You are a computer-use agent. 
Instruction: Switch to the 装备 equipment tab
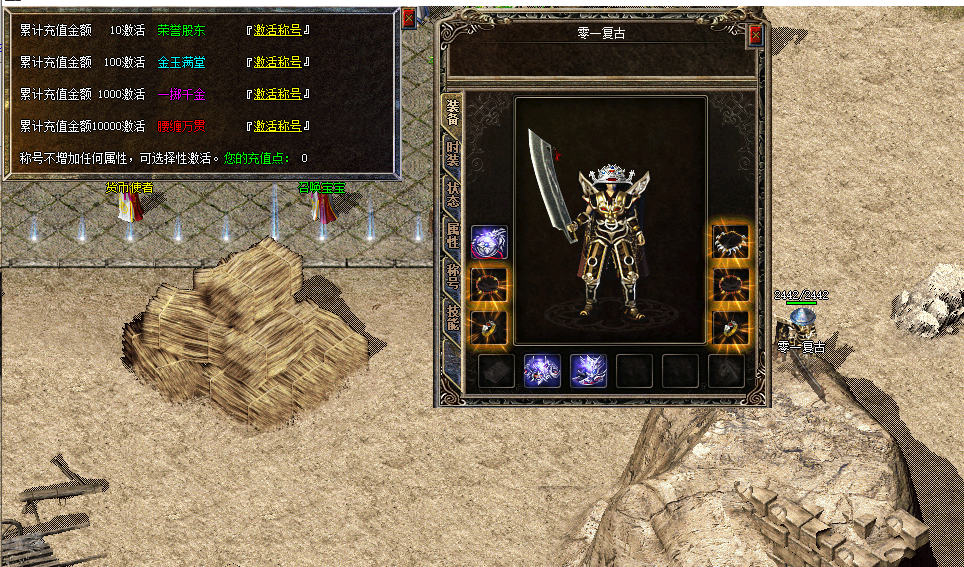pos(453,113)
